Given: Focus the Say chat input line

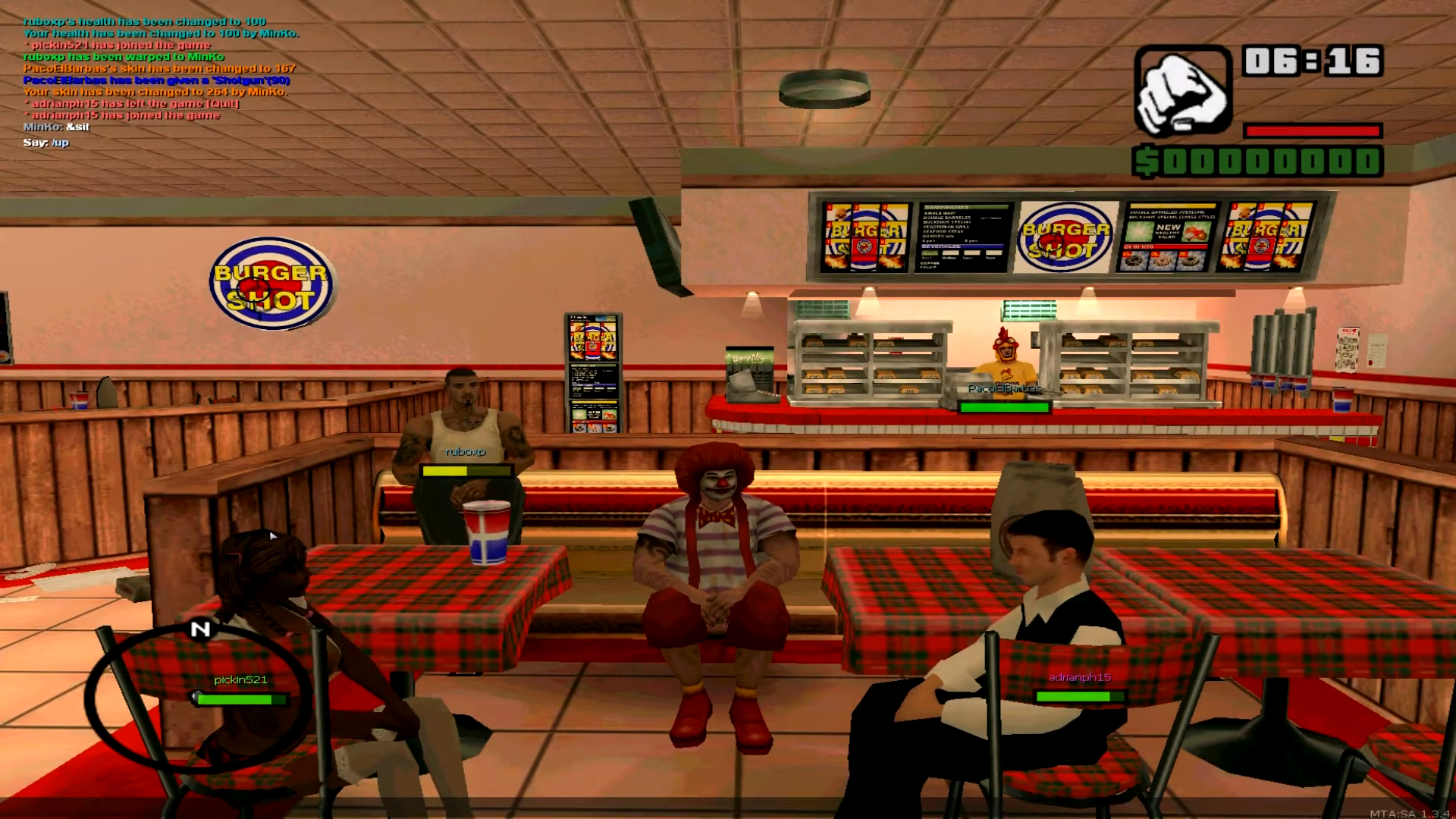Looking at the screenshot, I should 46,143.
